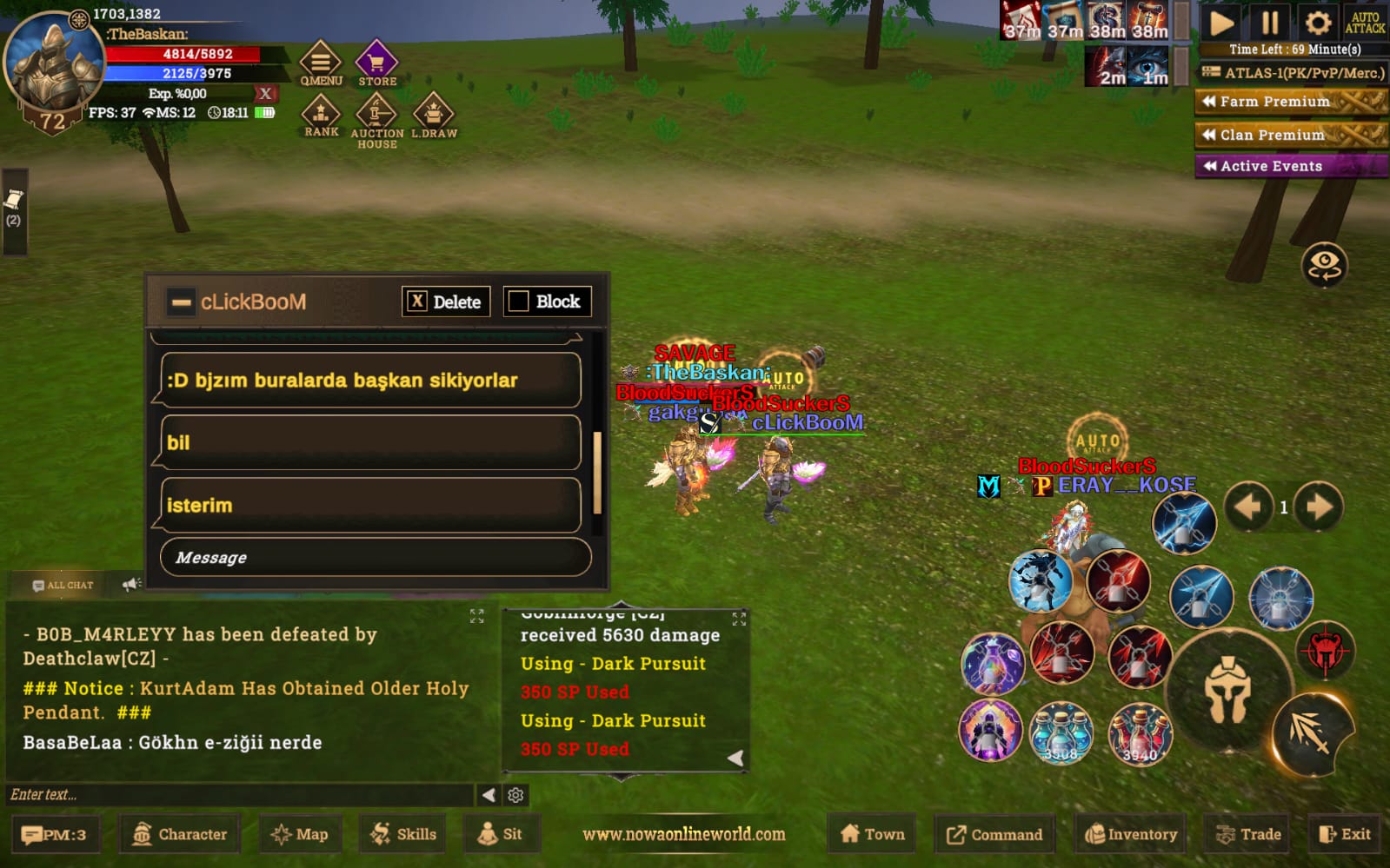Return to Town
The height and width of the screenshot is (868, 1390).
pyautogui.click(x=873, y=834)
